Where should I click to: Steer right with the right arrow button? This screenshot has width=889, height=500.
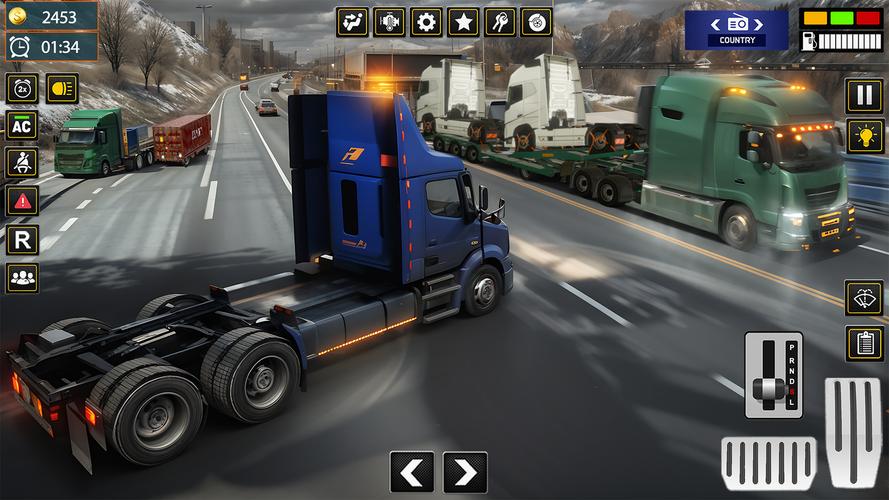pos(465,472)
